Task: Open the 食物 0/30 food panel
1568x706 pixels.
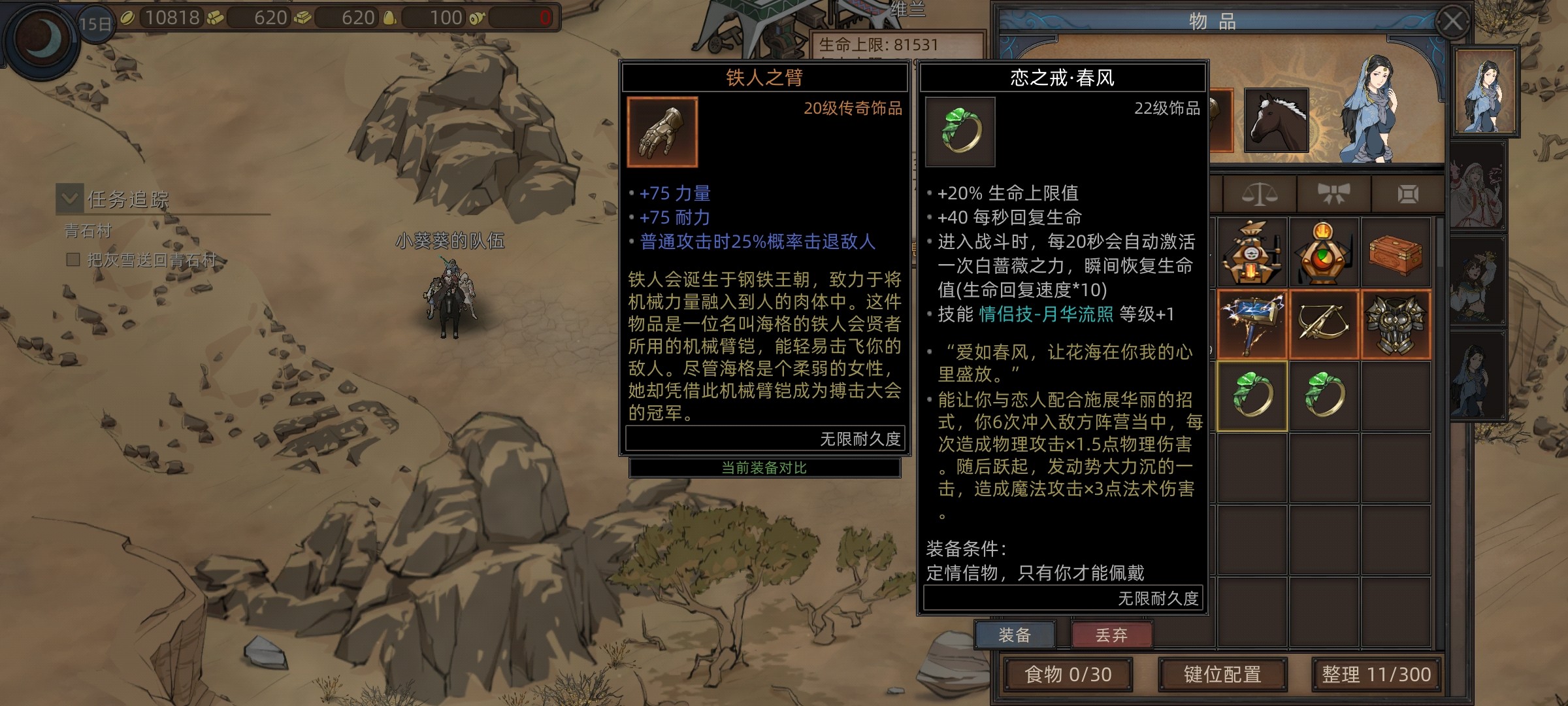Action: click(1068, 675)
